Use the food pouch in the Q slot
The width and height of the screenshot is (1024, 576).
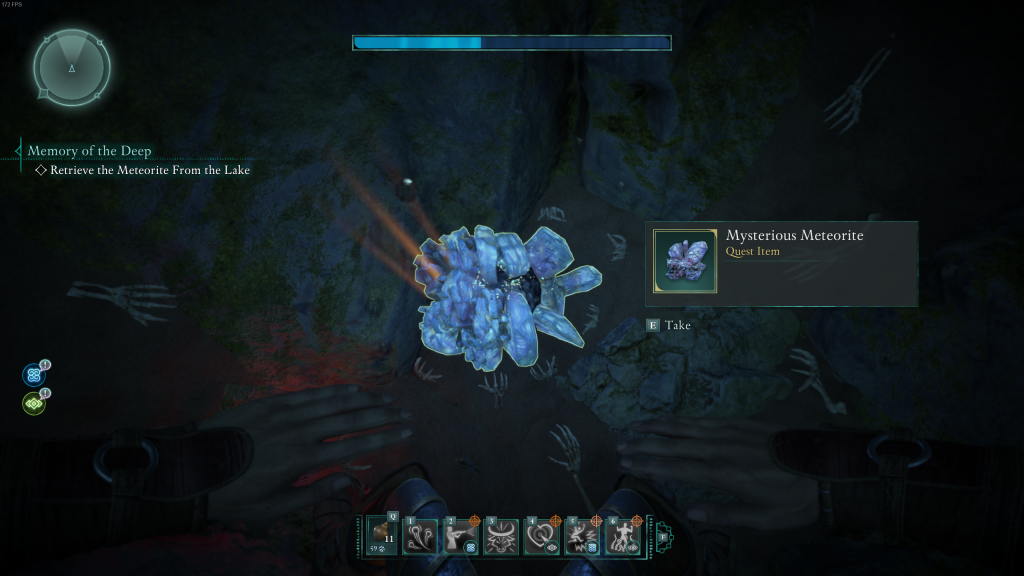click(x=382, y=537)
